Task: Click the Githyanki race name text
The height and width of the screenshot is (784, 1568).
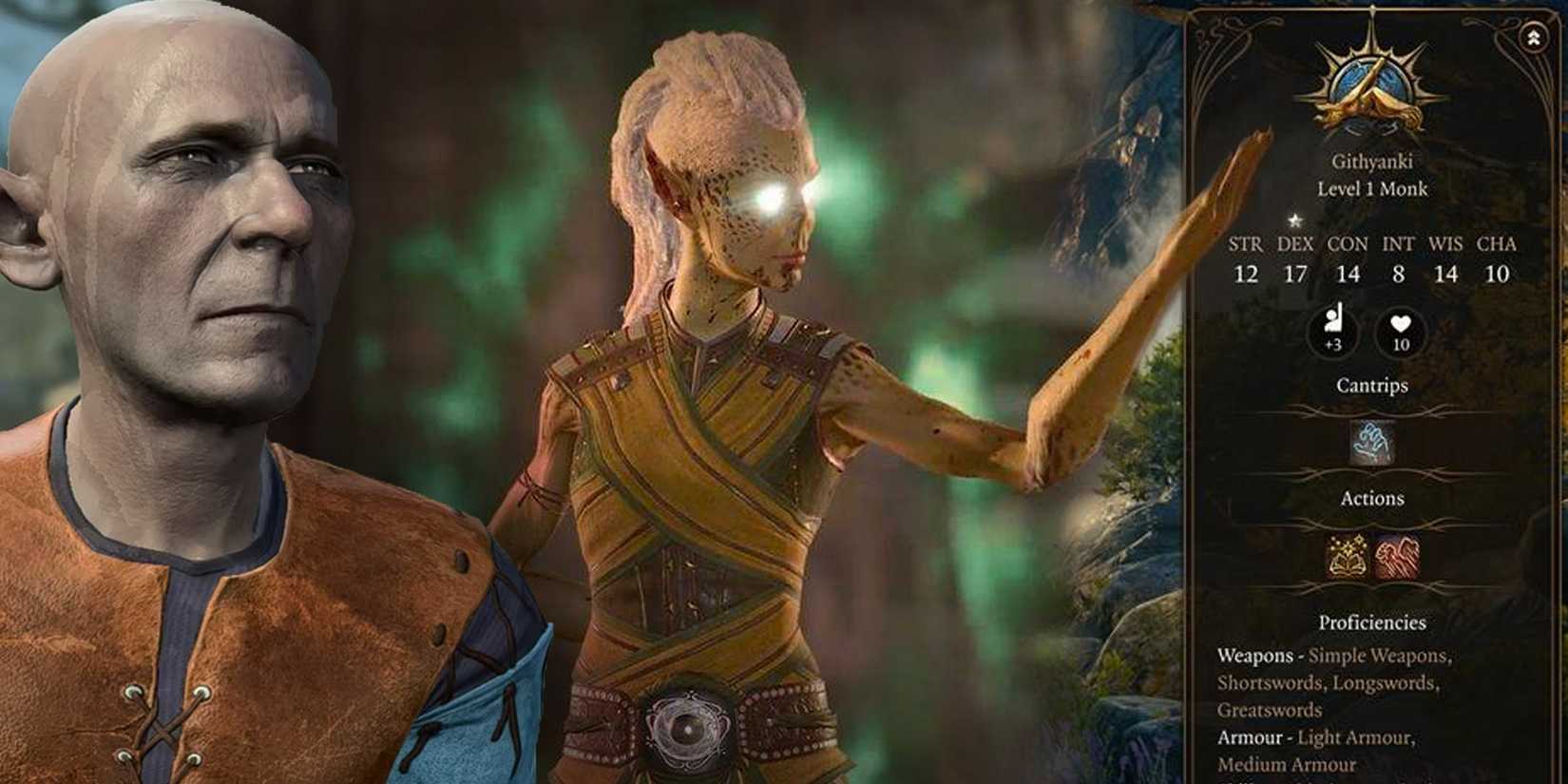Action: point(1372,160)
